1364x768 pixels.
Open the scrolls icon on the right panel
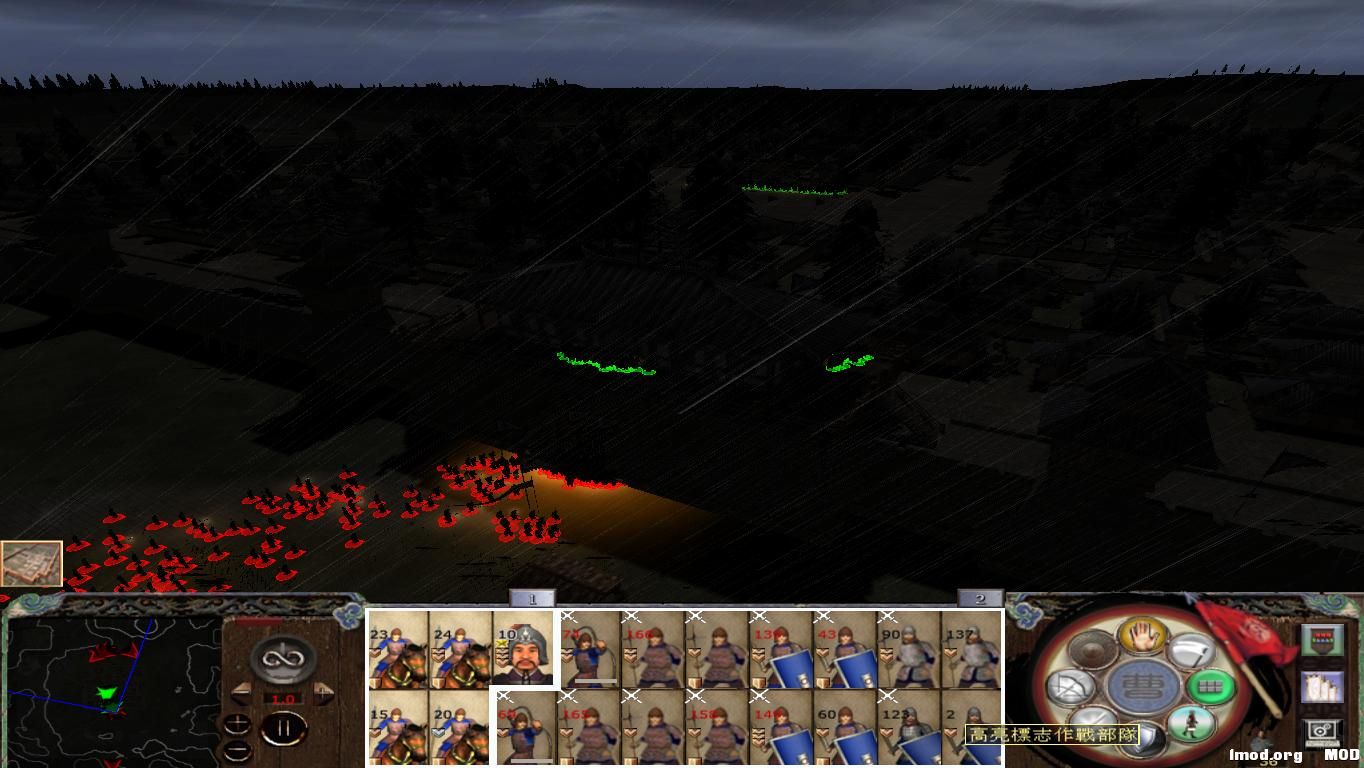point(1321,686)
